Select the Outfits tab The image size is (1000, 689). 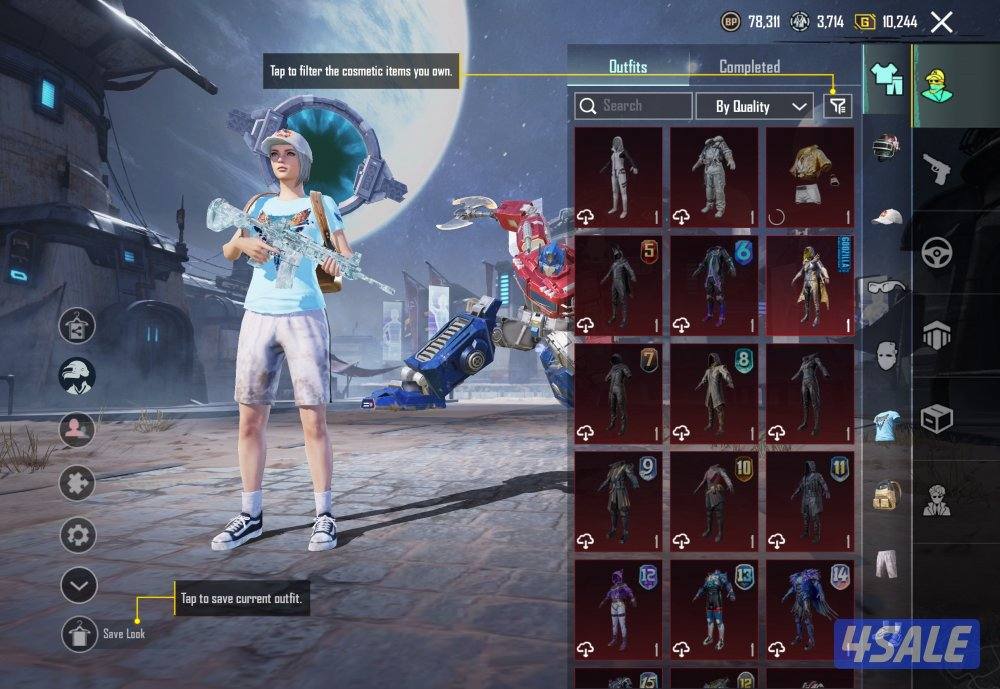(x=628, y=67)
